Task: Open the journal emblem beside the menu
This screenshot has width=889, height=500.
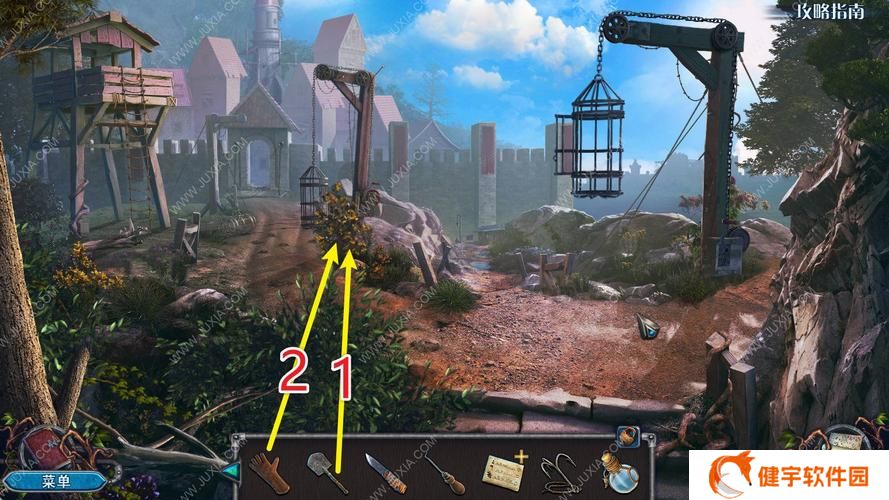Action: click(45, 447)
